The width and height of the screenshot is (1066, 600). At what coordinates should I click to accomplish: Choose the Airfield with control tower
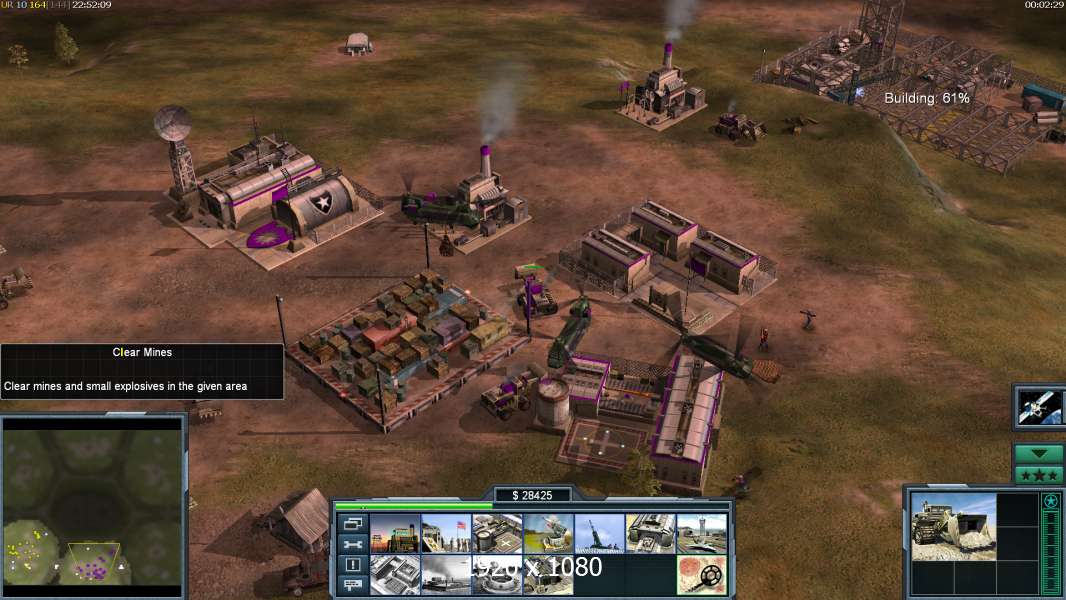(701, 534)
